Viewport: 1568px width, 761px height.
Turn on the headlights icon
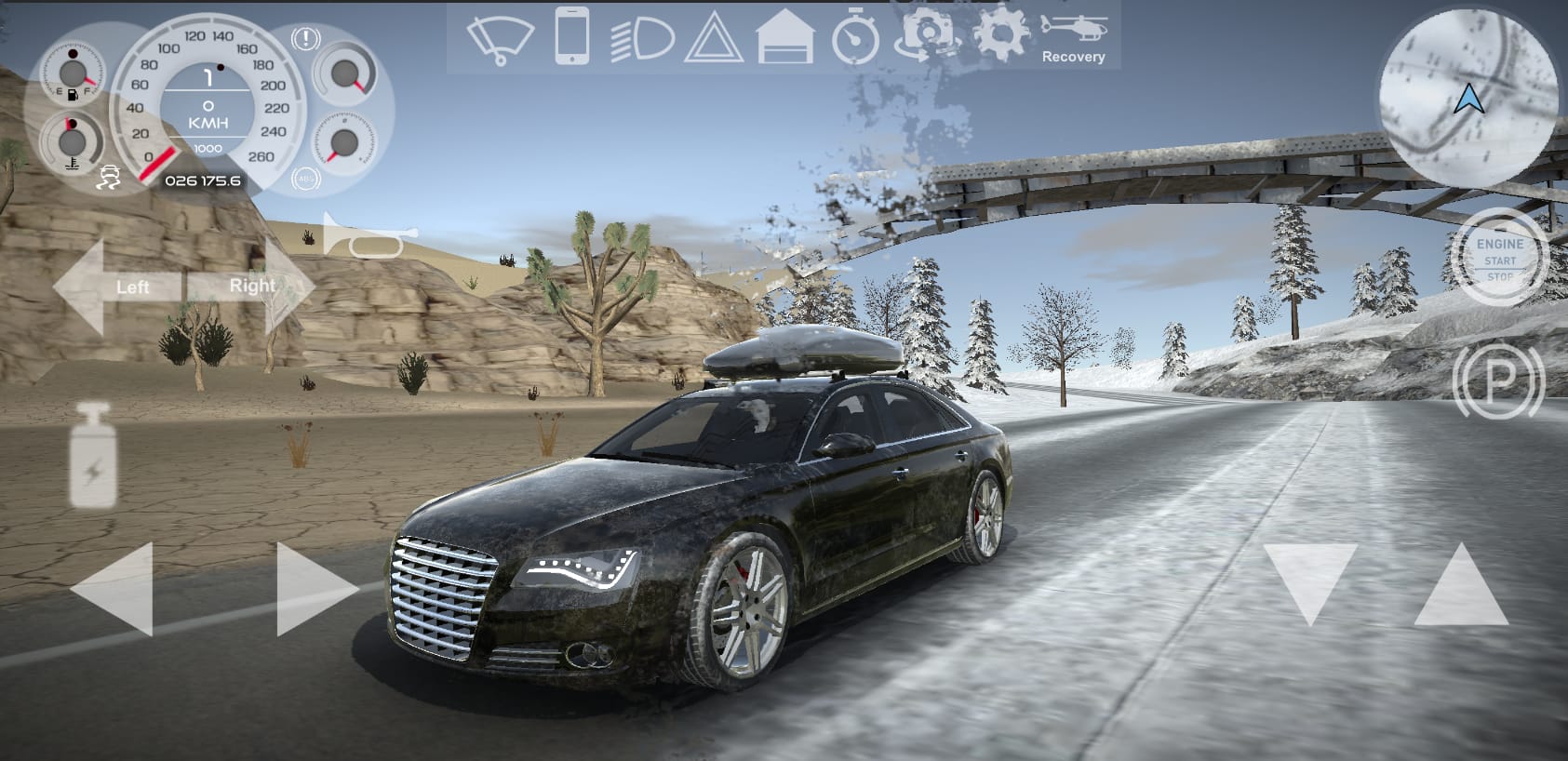[x=641, y=39]
